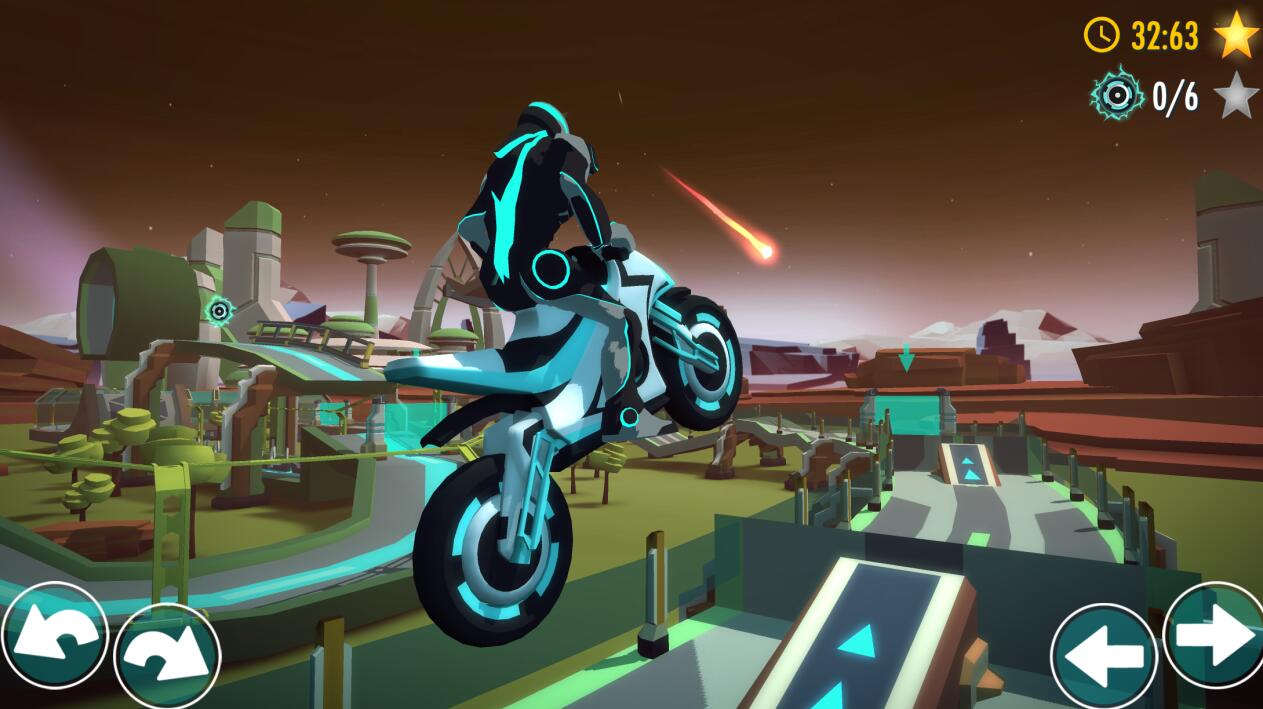Tap the lean-forward rotate arrow button
Viewport: 1263px width, 709px height.
coord(167,656)
